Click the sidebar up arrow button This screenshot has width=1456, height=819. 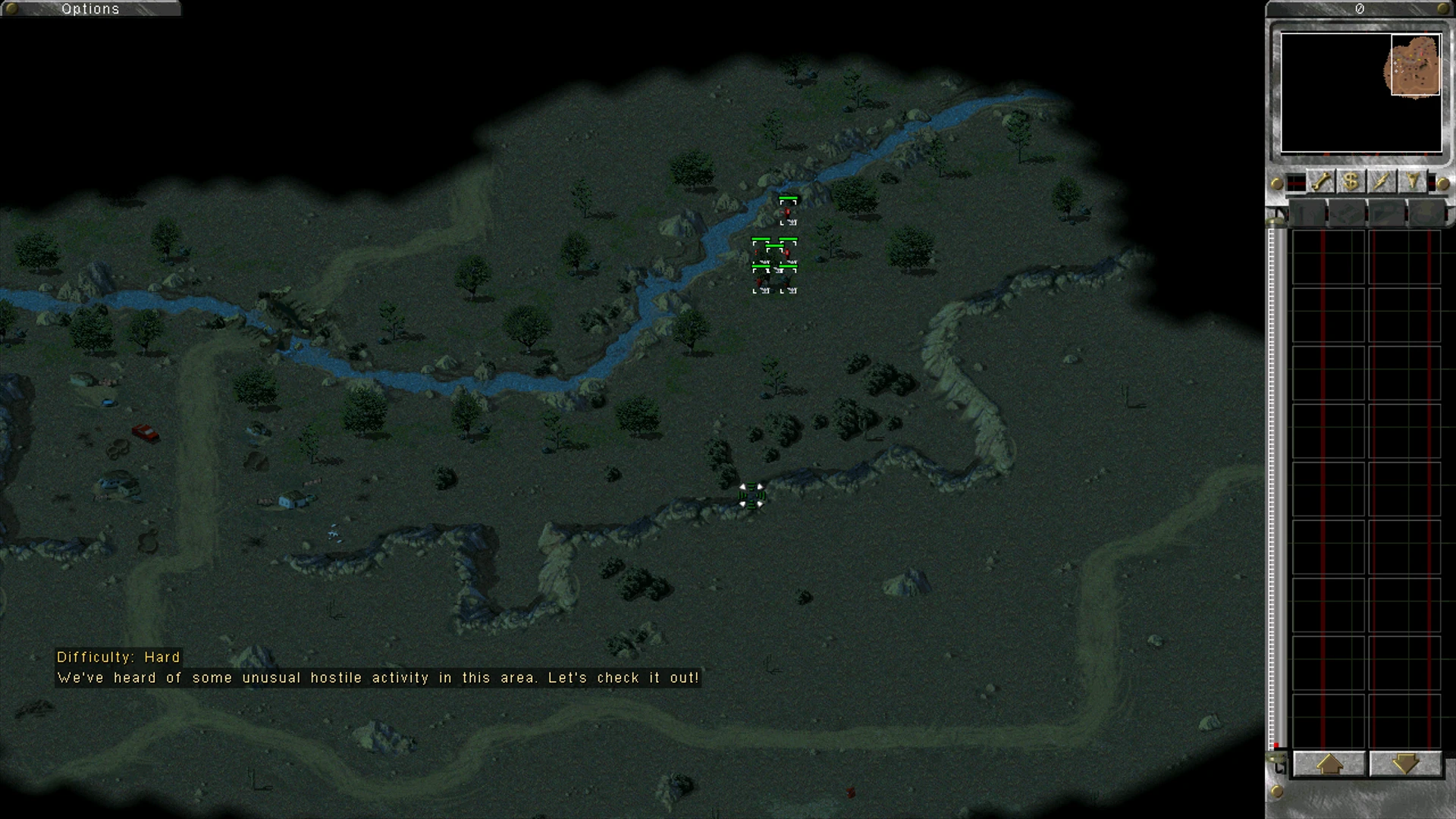1329,764
